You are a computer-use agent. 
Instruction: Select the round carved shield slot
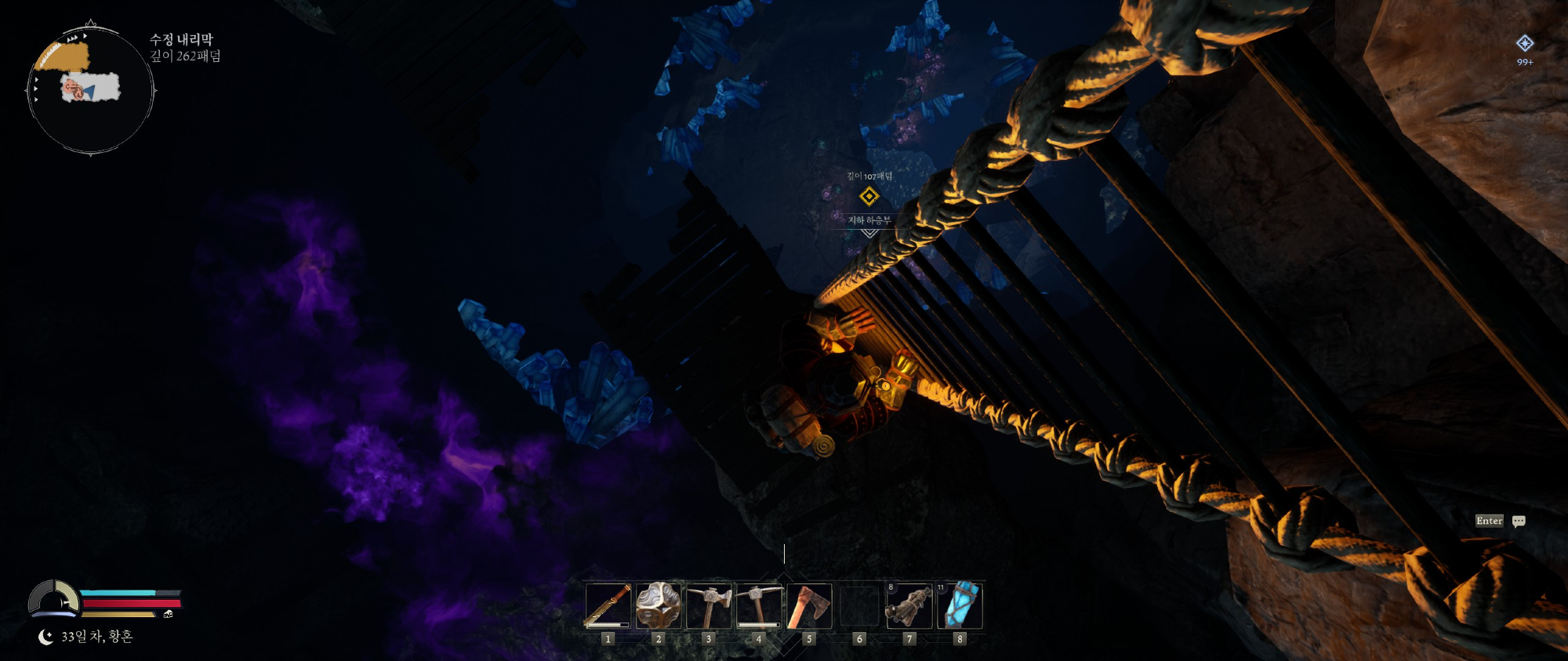coord(658,606)
